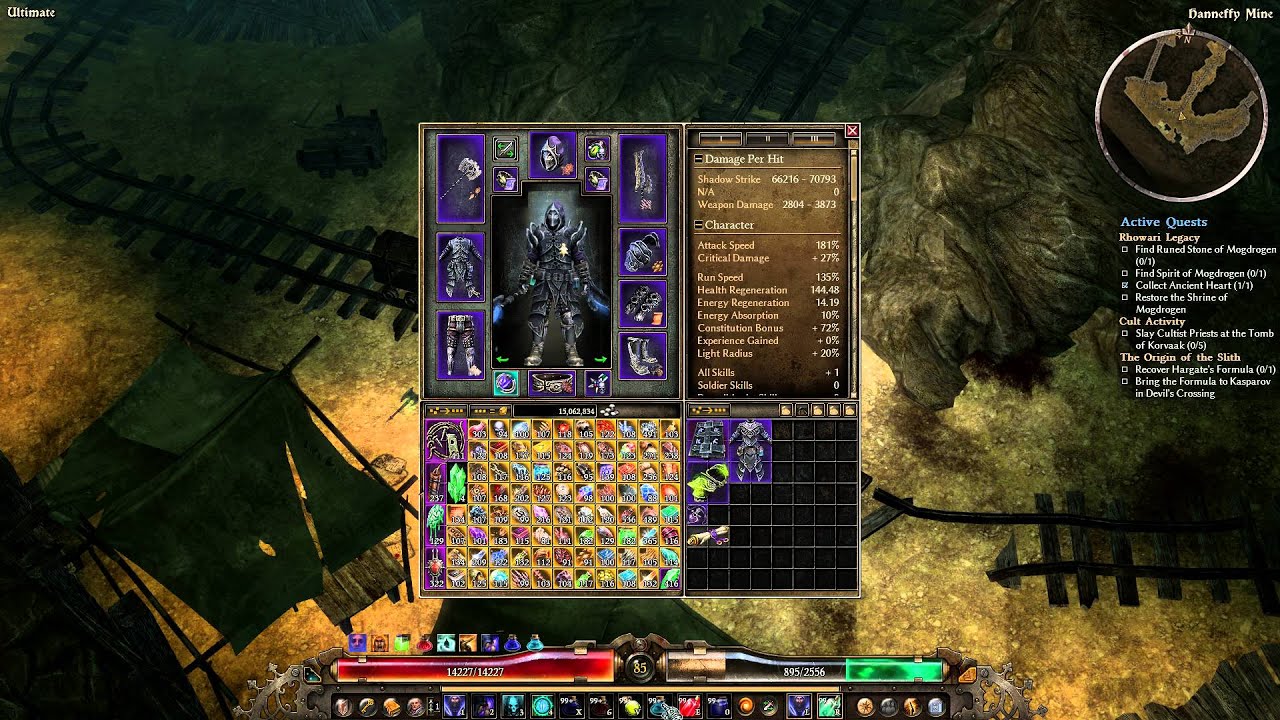Toggle the weapon swap button
This screenshot has width=1280, height=720.
pyautogui.click(x=505, y=150)
